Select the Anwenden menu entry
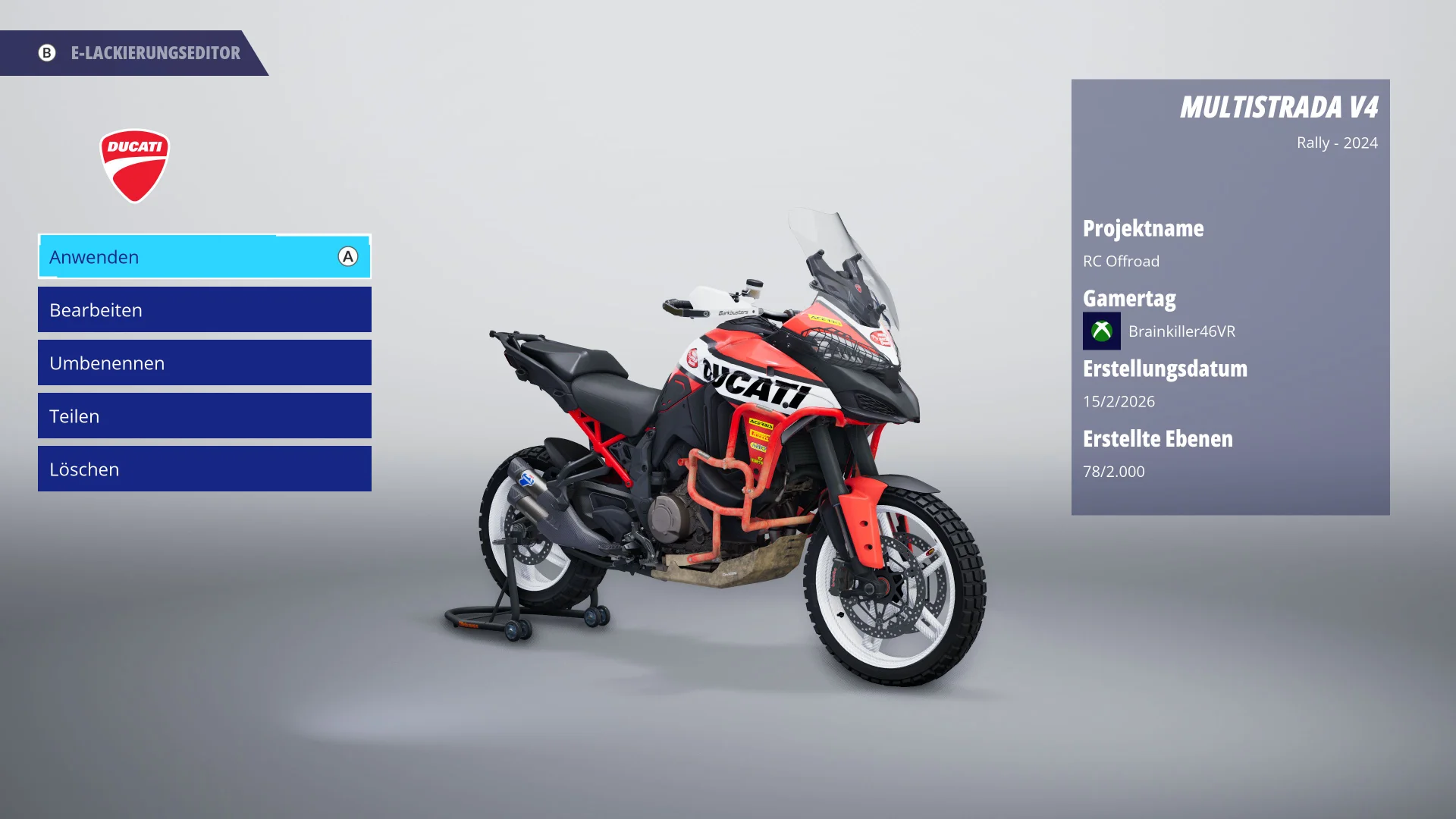Image resolution: width=1456 pixels, height=819 pixels. click(x=204, y=257)
